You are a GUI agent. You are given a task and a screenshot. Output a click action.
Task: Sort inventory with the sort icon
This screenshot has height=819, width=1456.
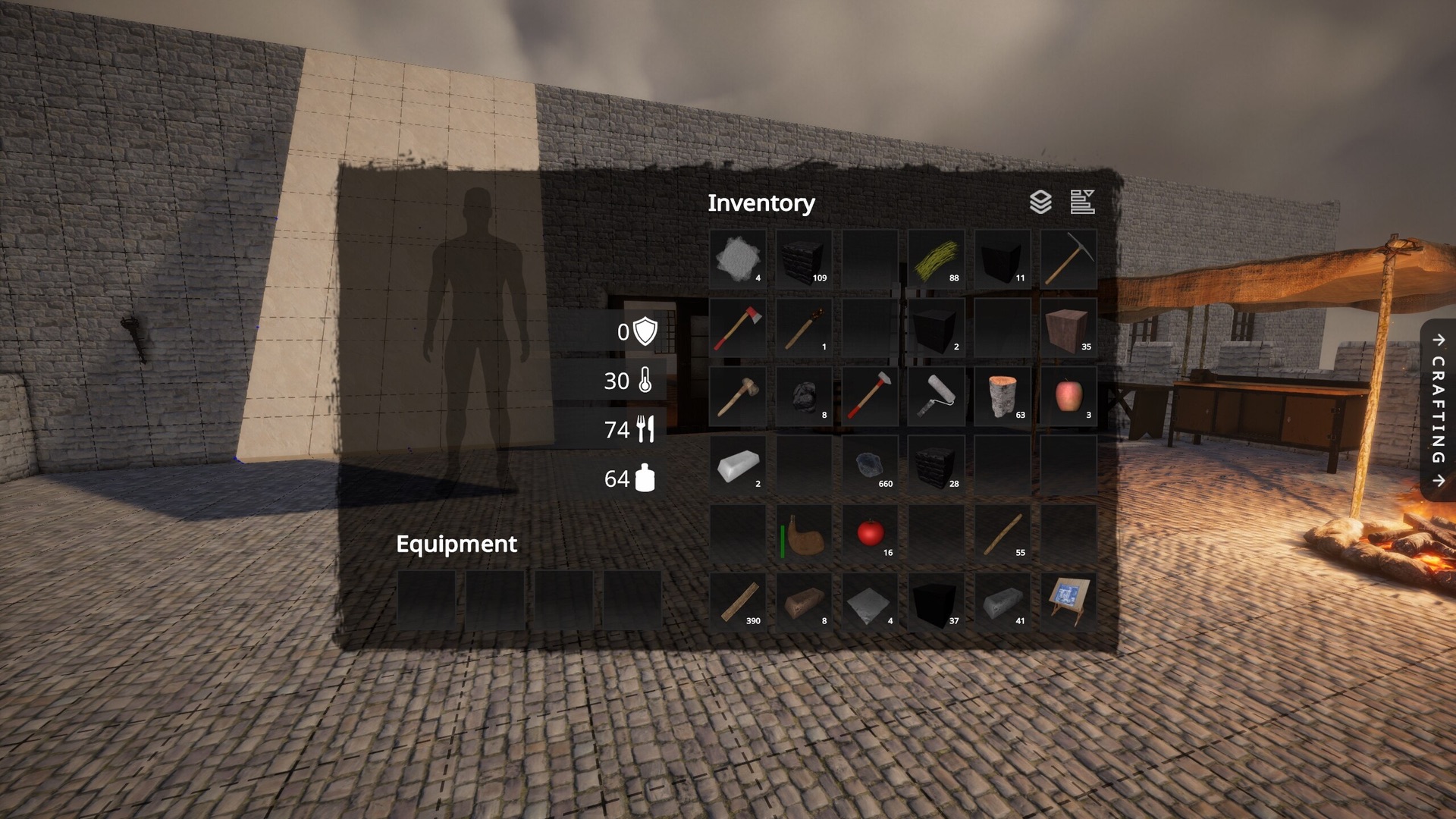click(x=1082, y=202)
